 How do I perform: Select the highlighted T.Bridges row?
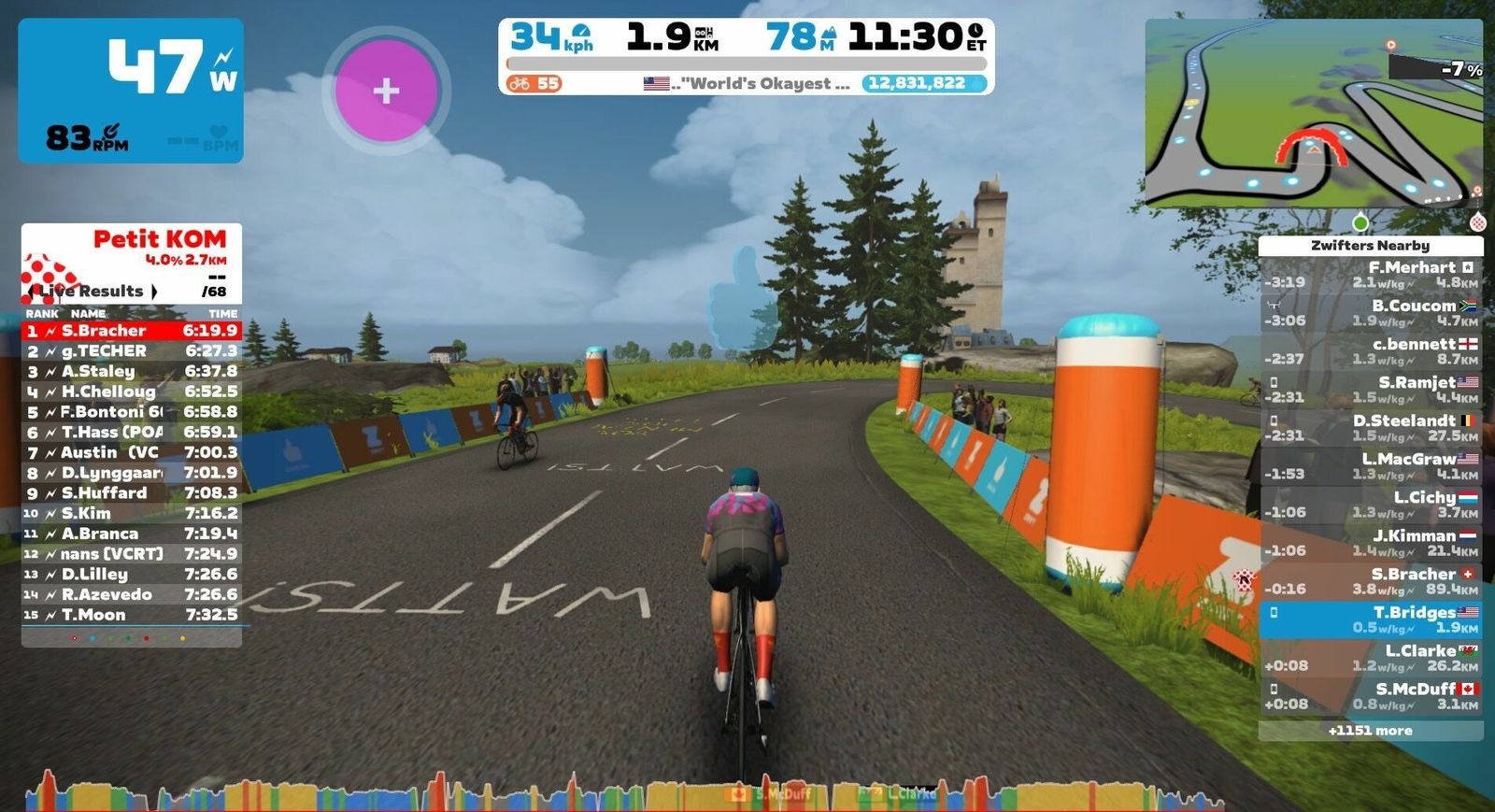1370,620
